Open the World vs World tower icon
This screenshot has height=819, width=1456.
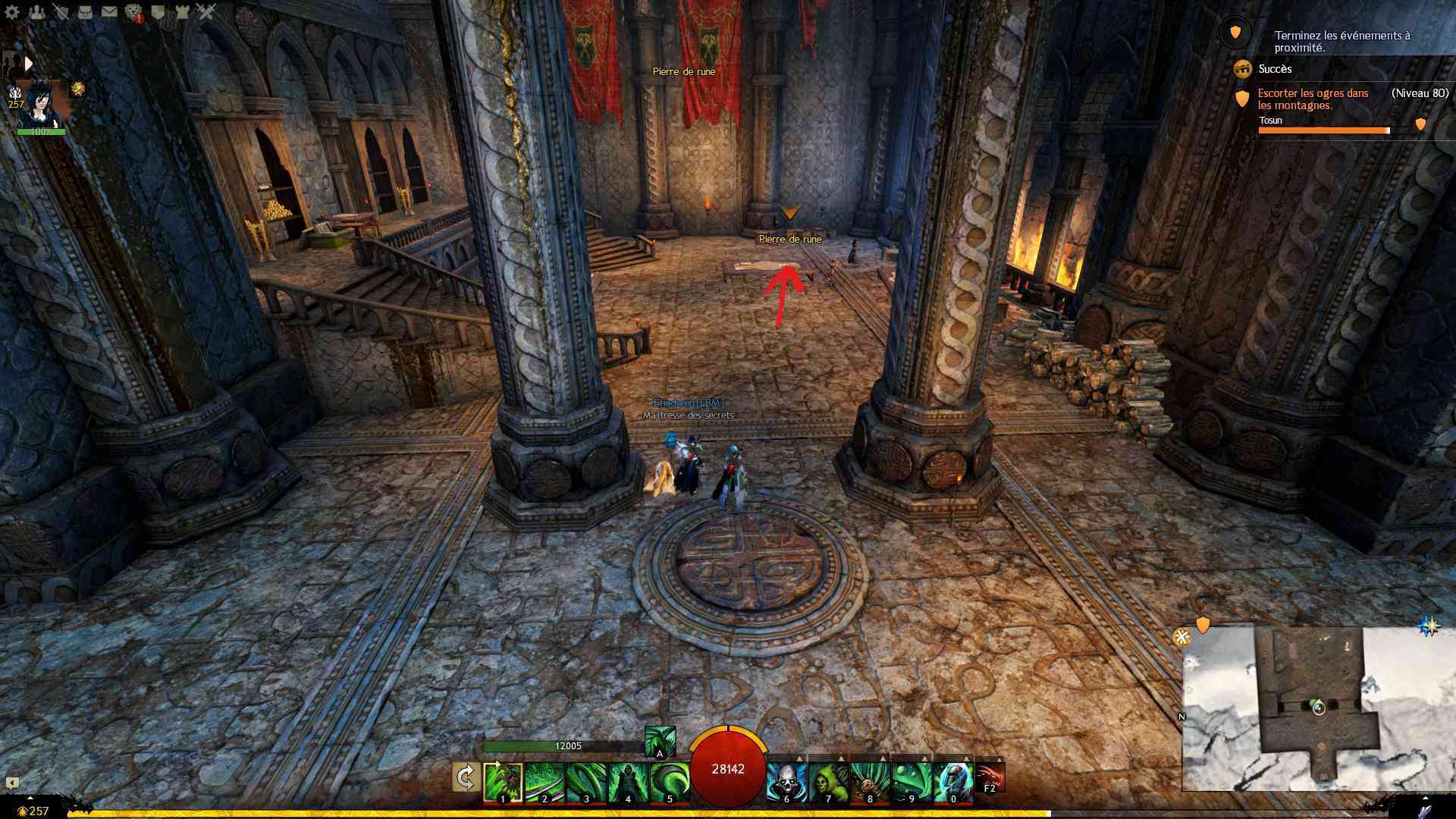pos(182,12)
